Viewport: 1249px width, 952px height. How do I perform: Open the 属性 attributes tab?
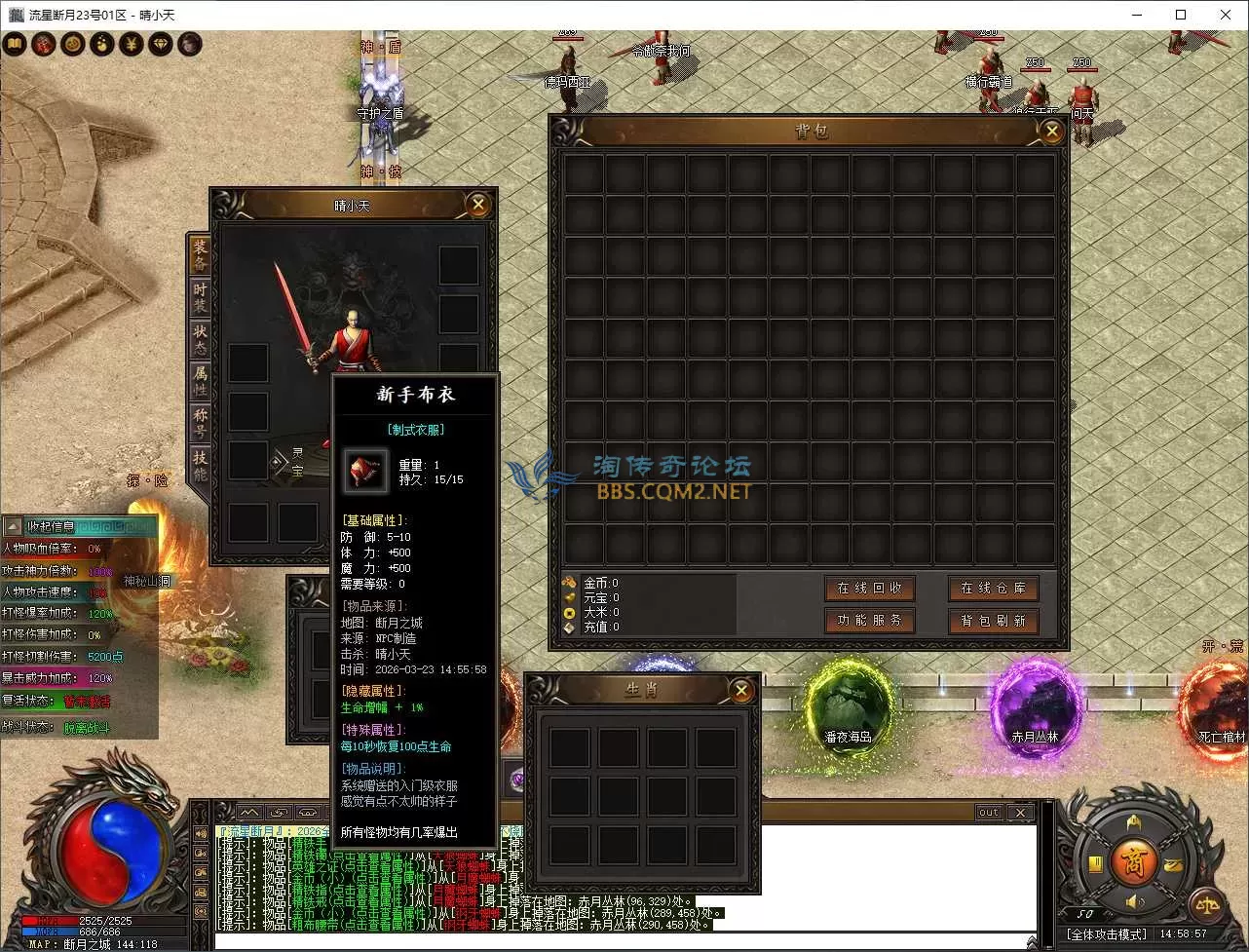click(x=200, y=382)
